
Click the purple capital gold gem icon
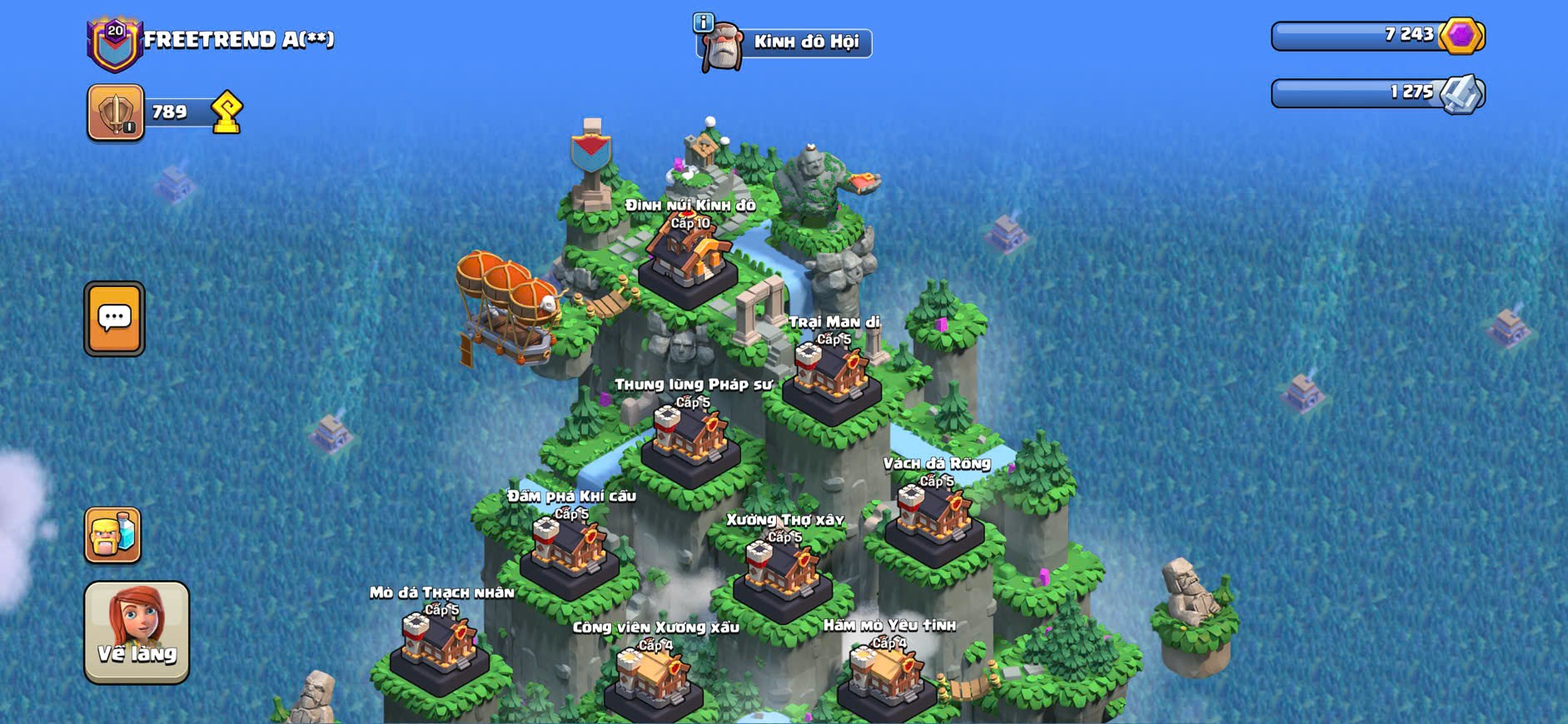click(1461, 36)
